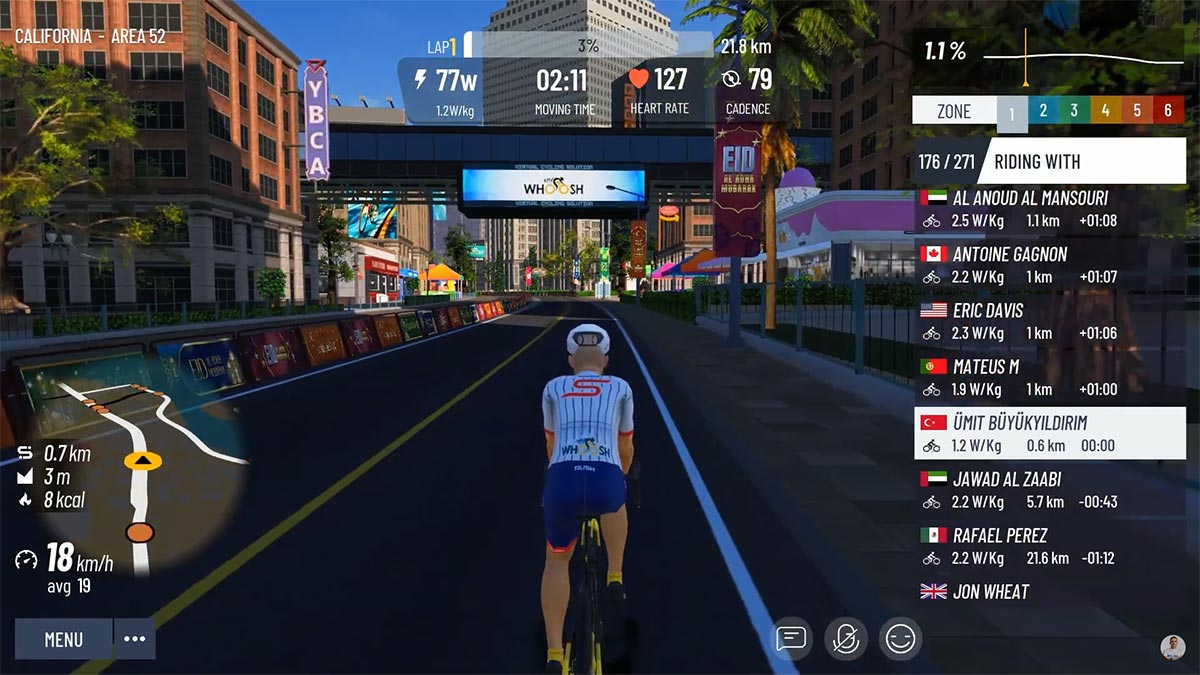Open the smiley emoji reactions button
1200x675 pixels.
tap(900, 638)
